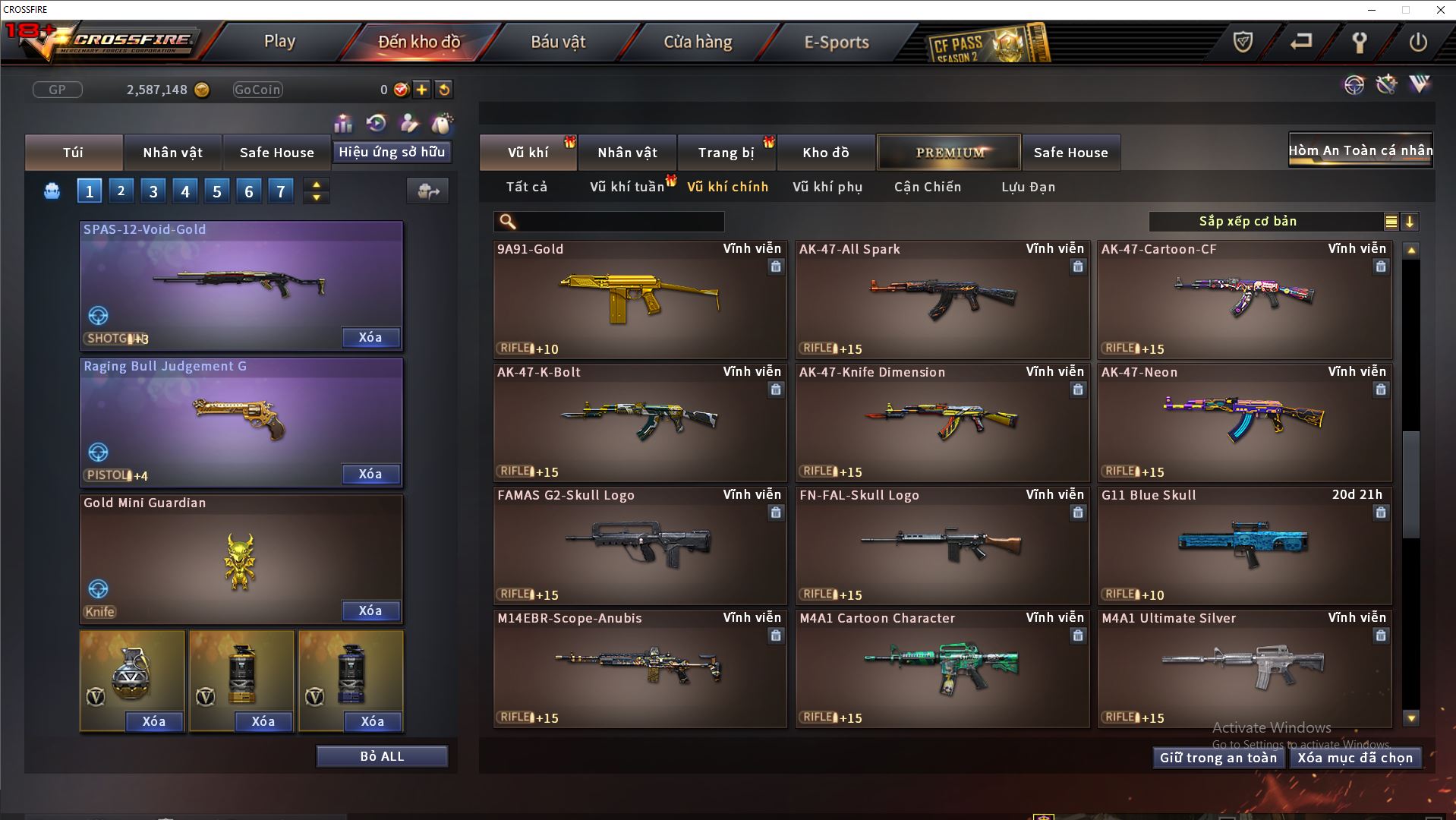Viewport: 1456px width, 820px height.
Task: Remove the SPAS-12-Void-Gold with Xóa
Action: (x=370, y=338)
